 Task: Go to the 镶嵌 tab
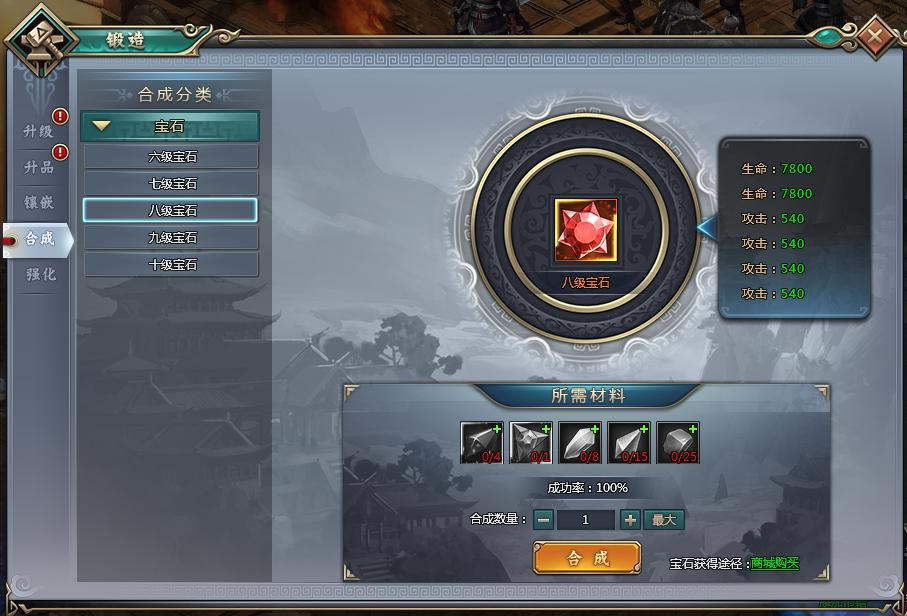tap(39, 203)
